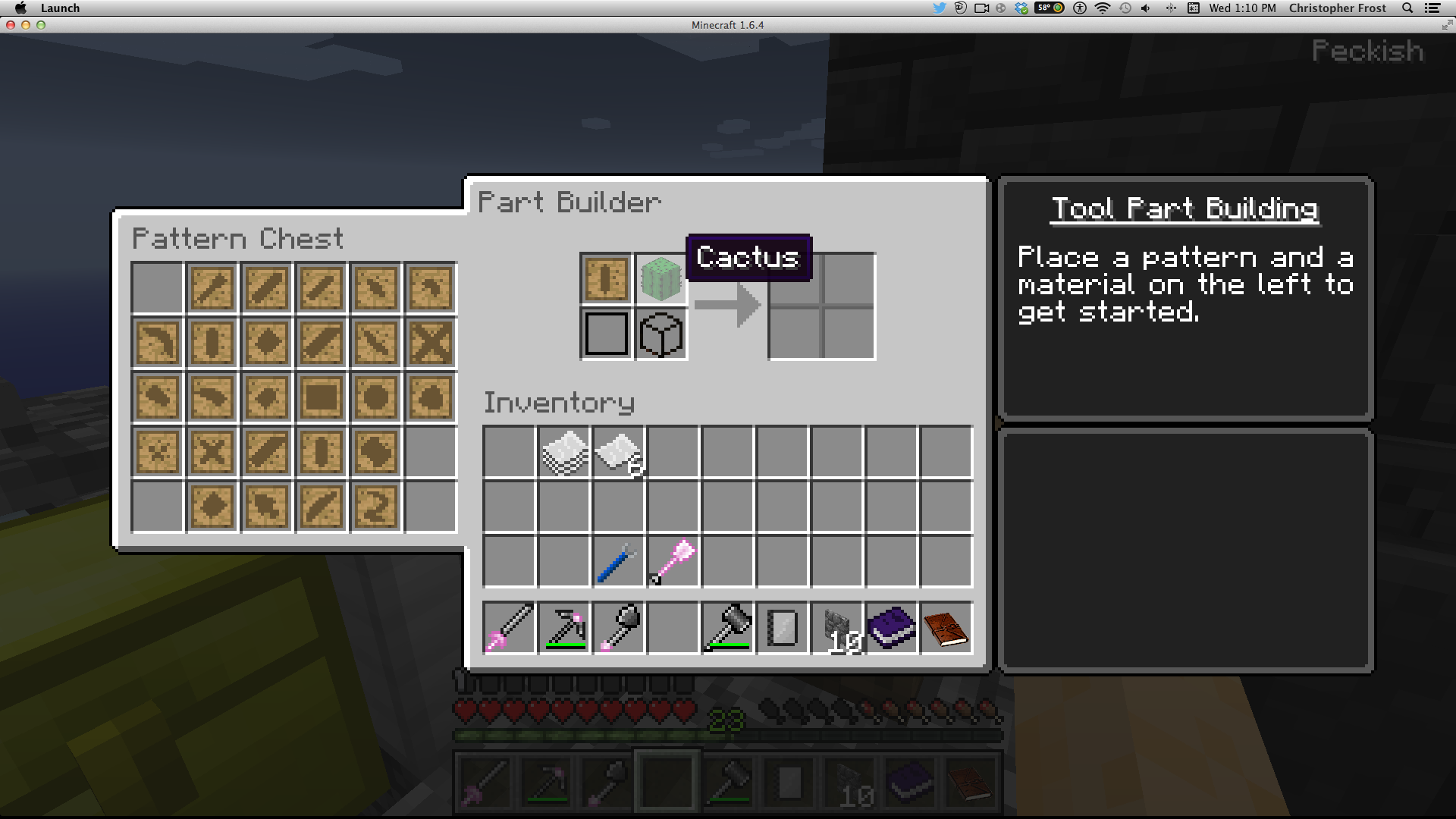The height and width of the screenshot is (819, 1456).
Task: Select the solid square pattern in the chest
Action: (321, 397)
